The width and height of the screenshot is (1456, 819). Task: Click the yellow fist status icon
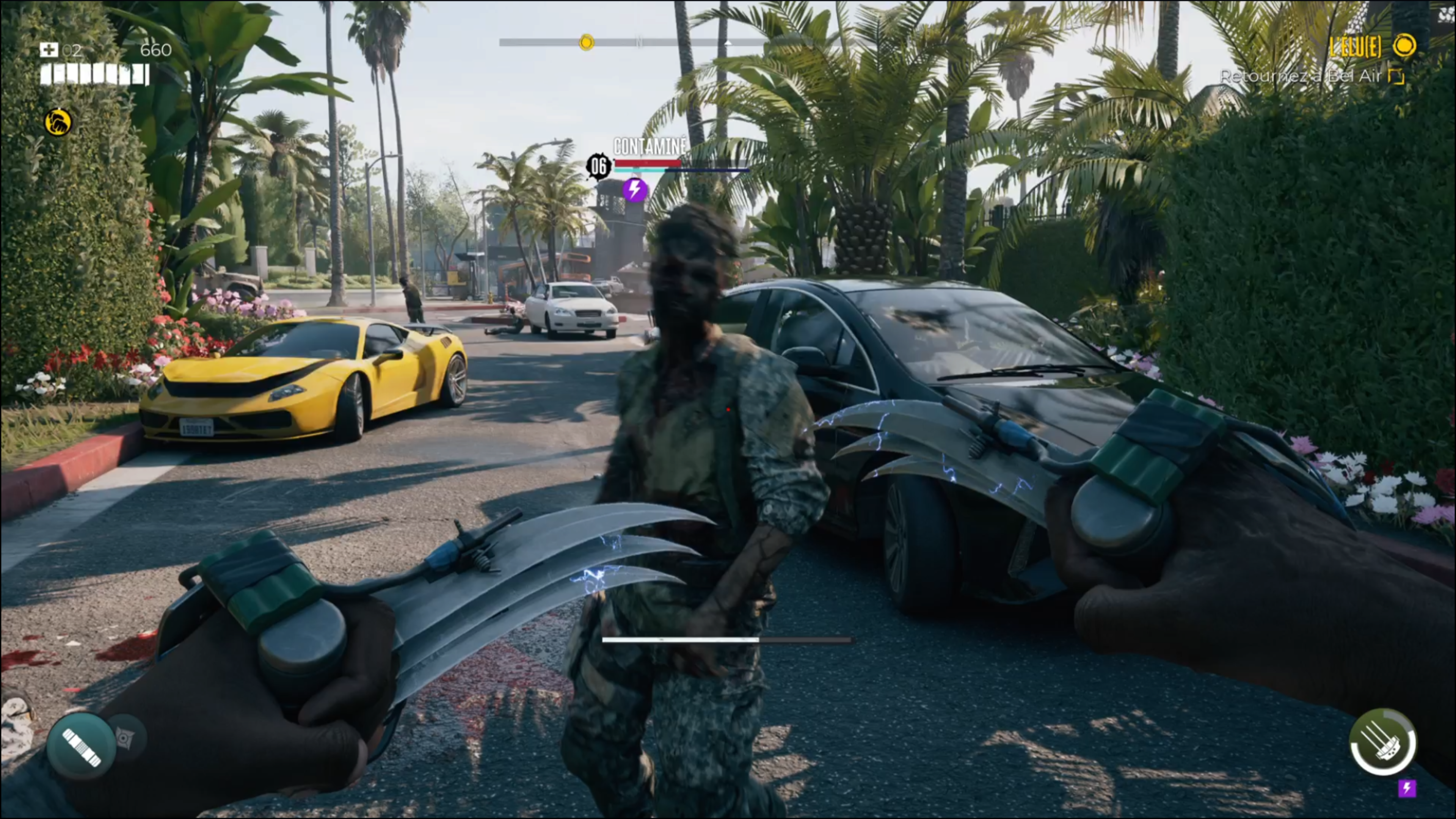(x=58, y=122)
